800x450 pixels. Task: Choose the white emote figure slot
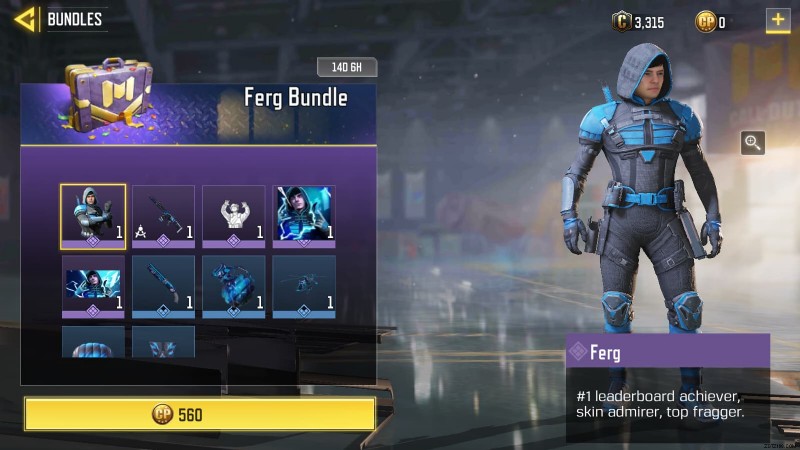click(233, 216)
